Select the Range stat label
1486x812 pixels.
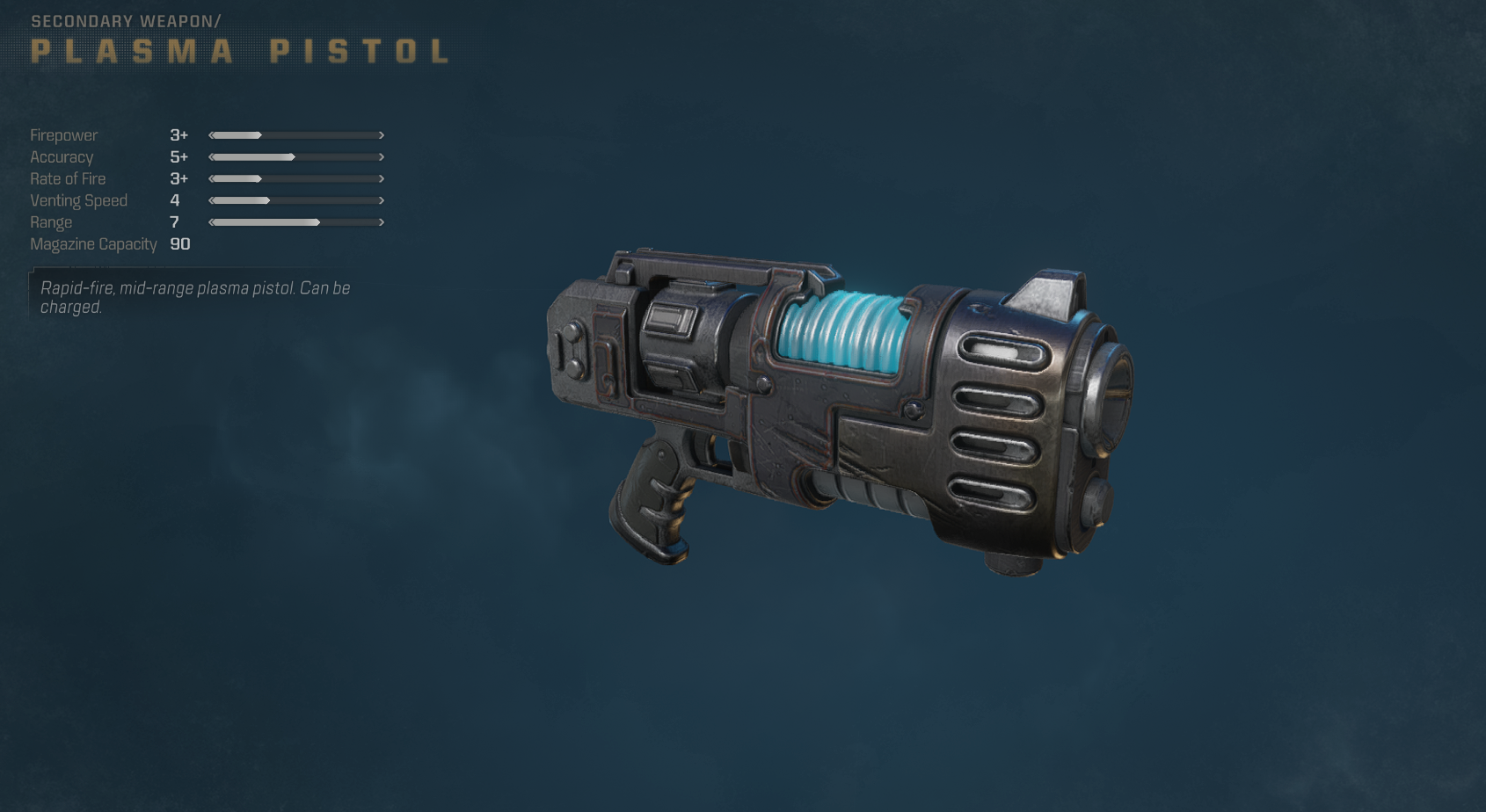pos(51,222)
